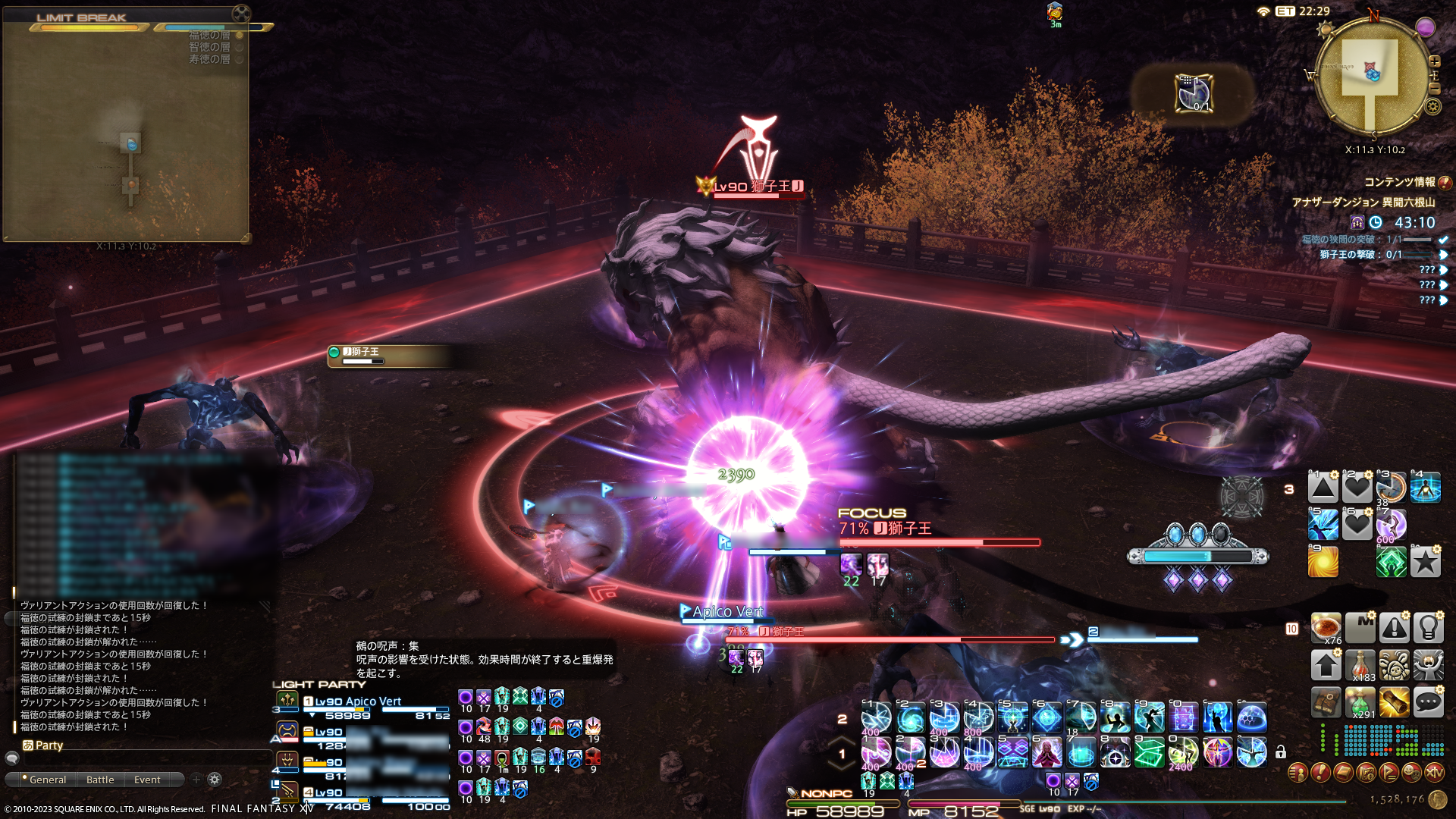The image size is (1456, 819).
Task: Add a new chat tab with plus button
Action: coord(196,780)
